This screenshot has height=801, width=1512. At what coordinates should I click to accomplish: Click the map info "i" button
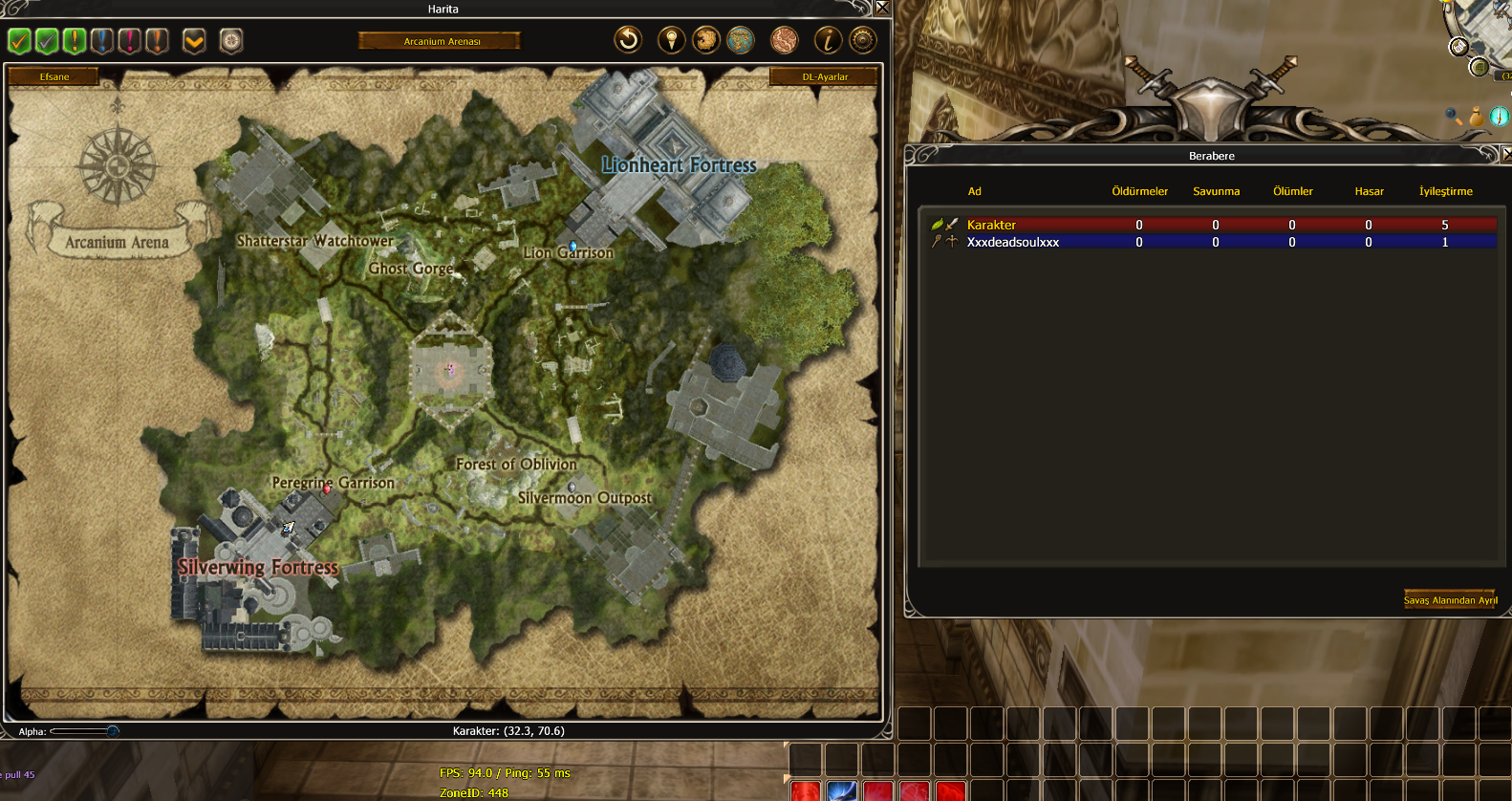[x=827, y=40]
